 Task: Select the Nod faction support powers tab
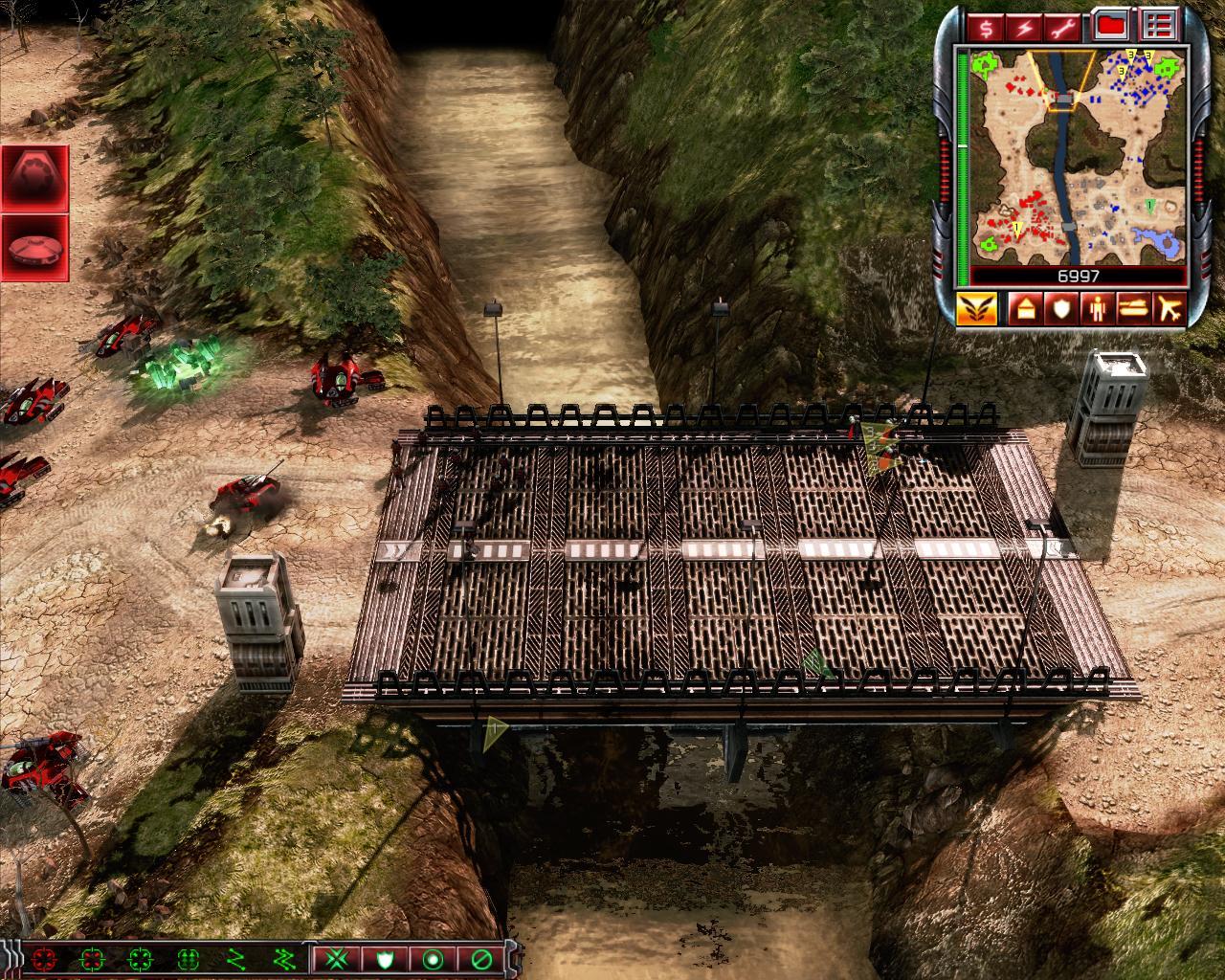[976, 309]
